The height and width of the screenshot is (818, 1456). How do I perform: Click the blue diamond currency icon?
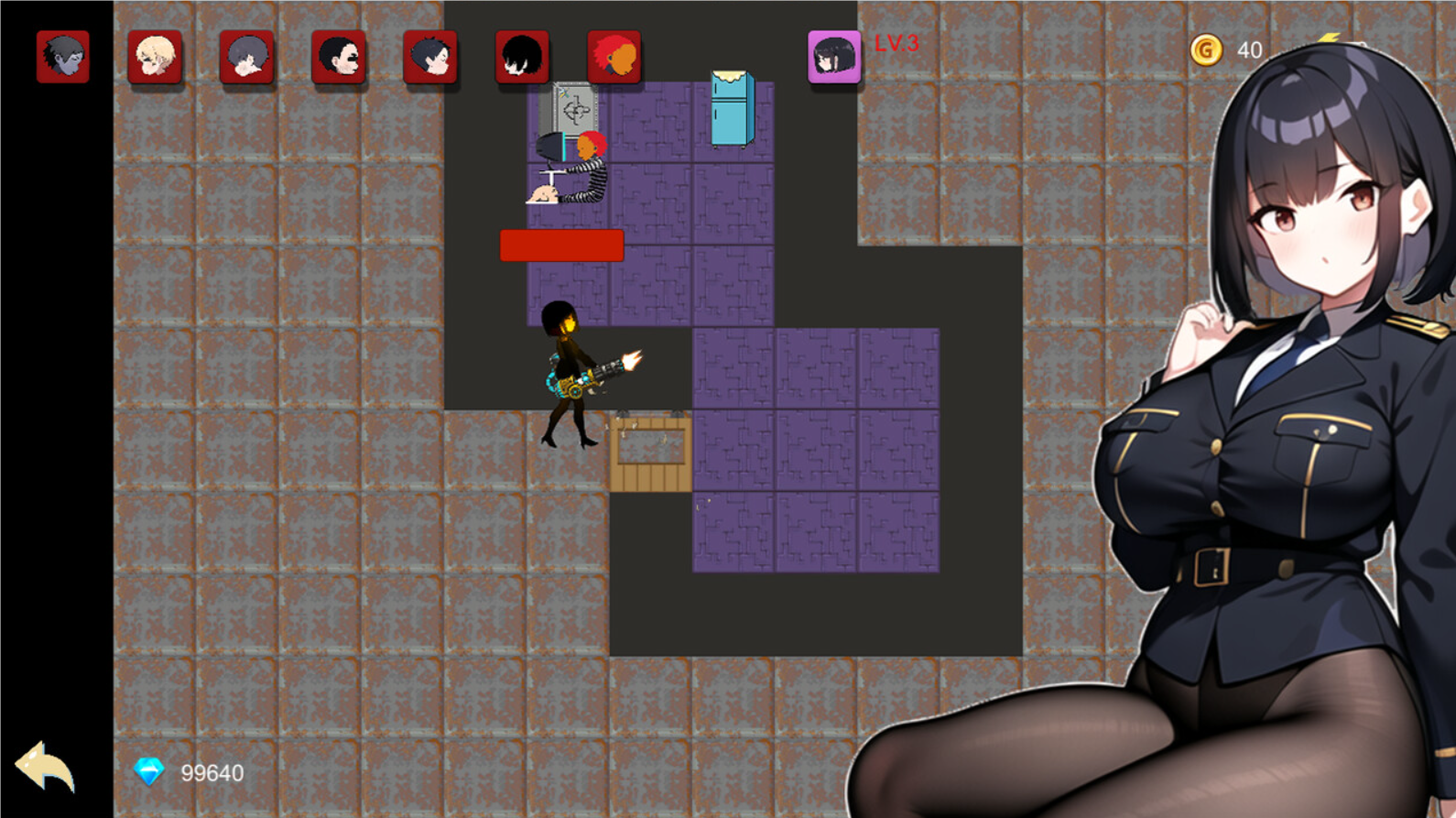148,772
